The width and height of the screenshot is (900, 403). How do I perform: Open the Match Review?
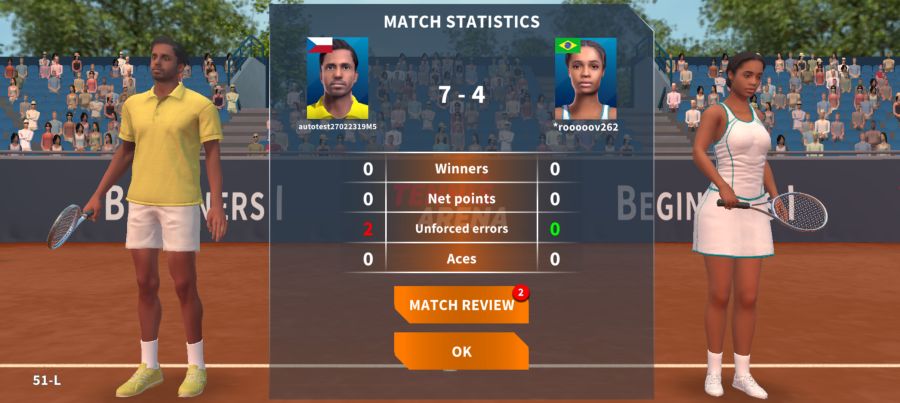click(x=461, y=305)
